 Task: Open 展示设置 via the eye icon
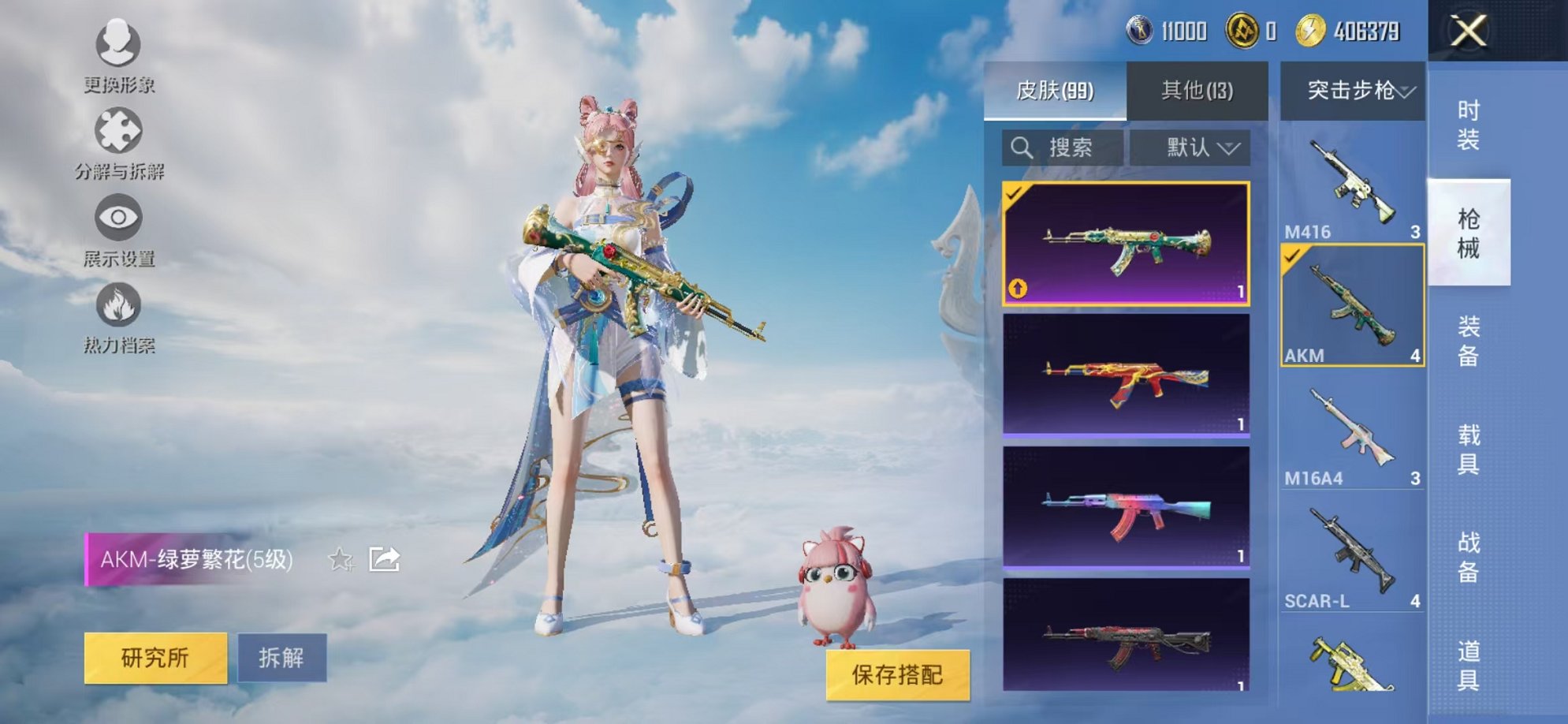(117, 218)
